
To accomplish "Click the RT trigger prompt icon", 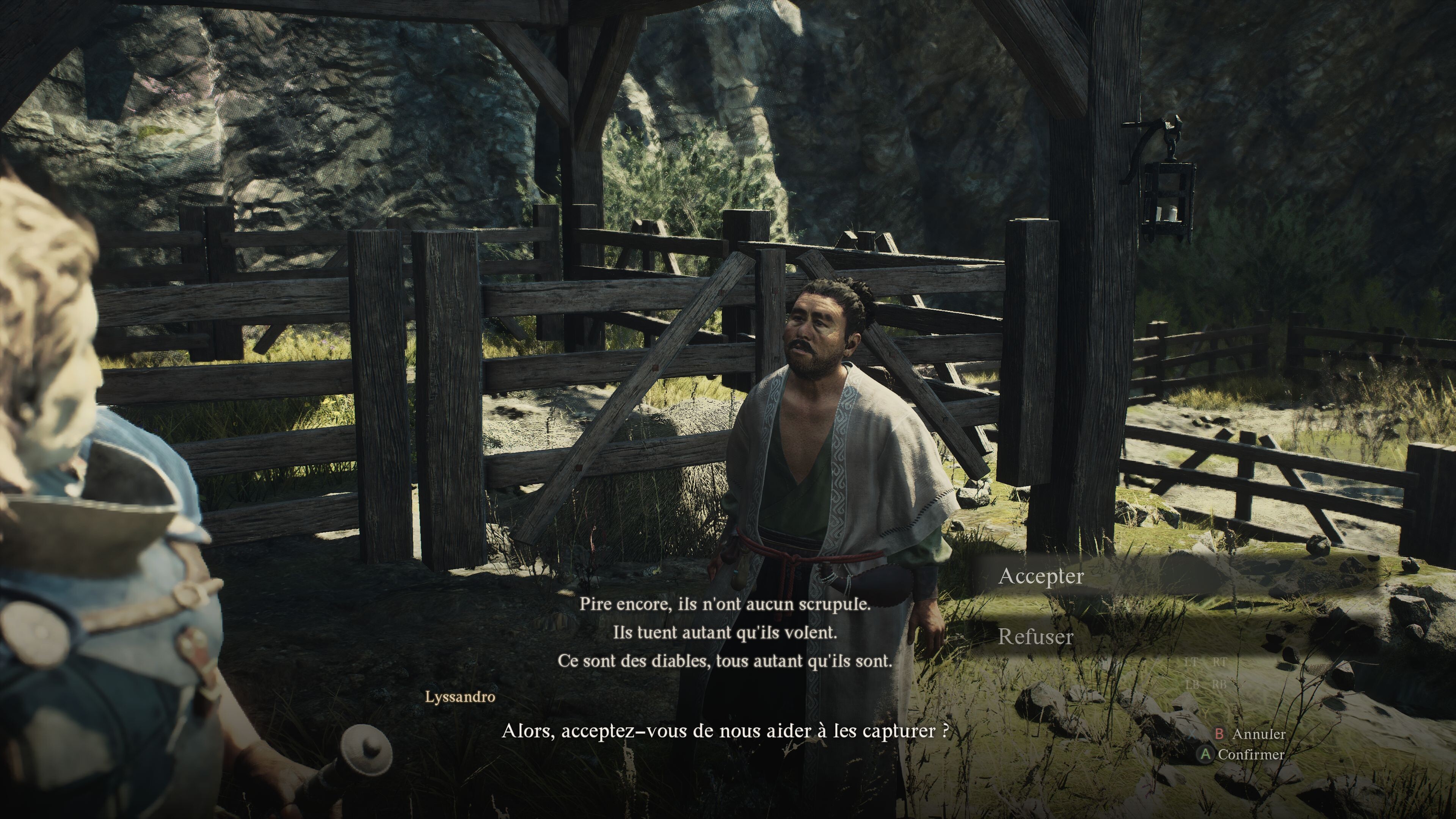I will [x=1220, y=662].
